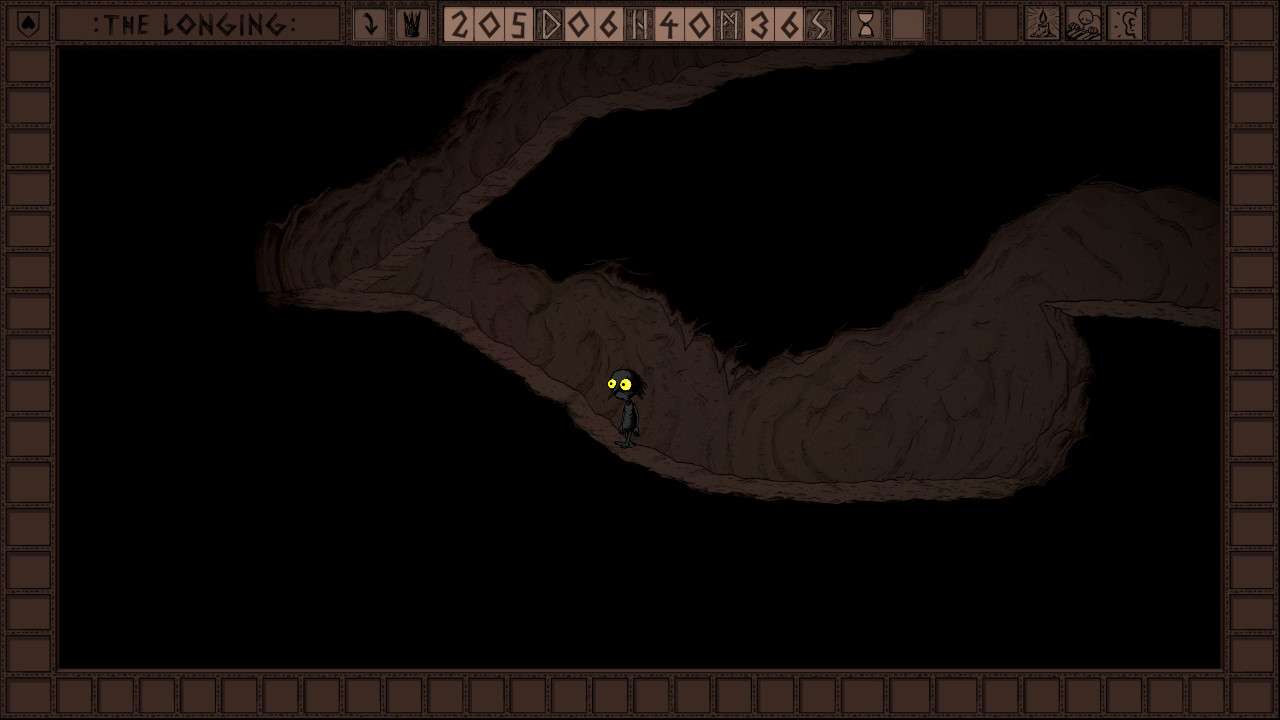
Task: Open the figure reading at desk icon
Action: [1084, 24]
